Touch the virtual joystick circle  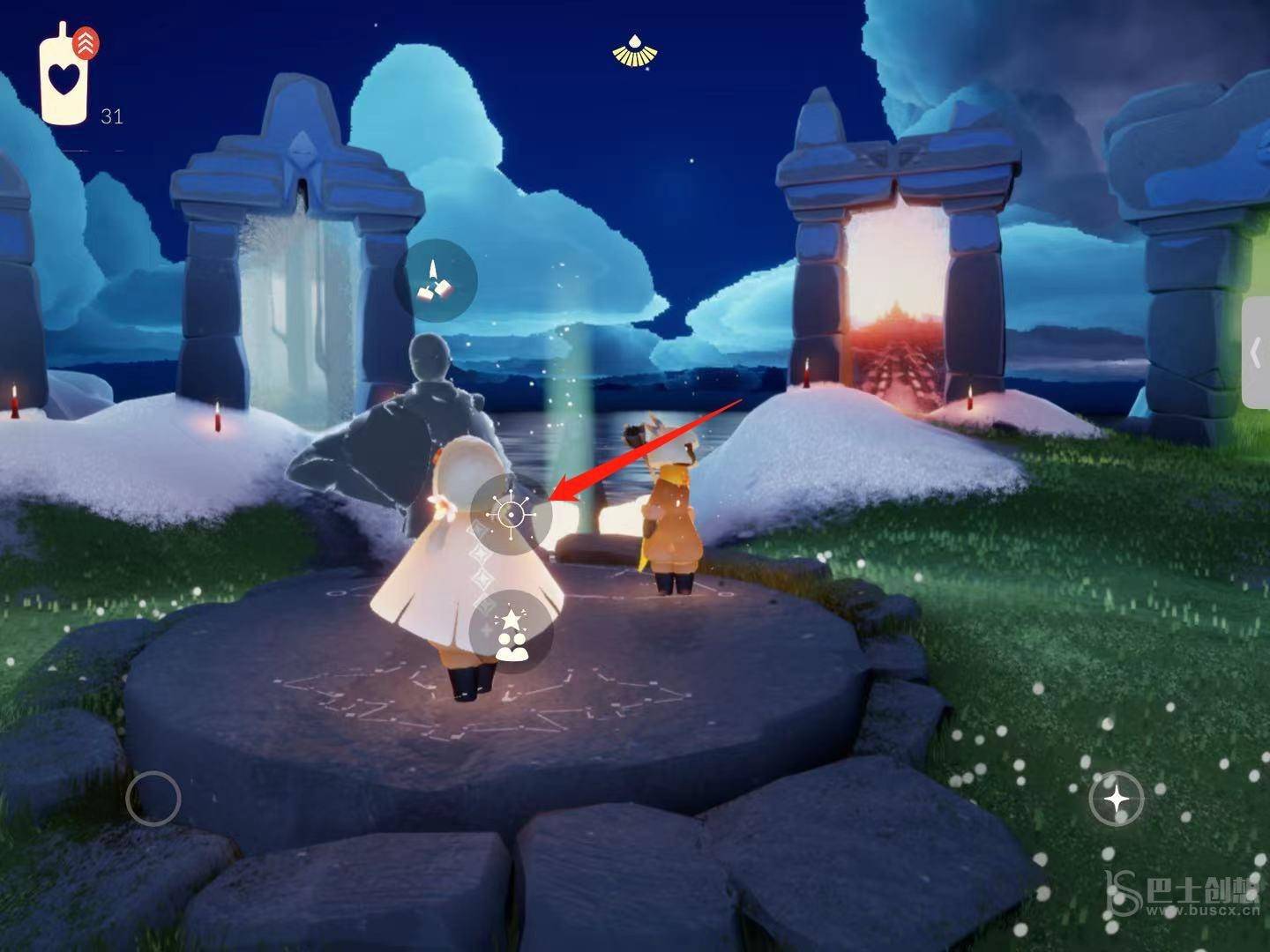coord(153,799)
